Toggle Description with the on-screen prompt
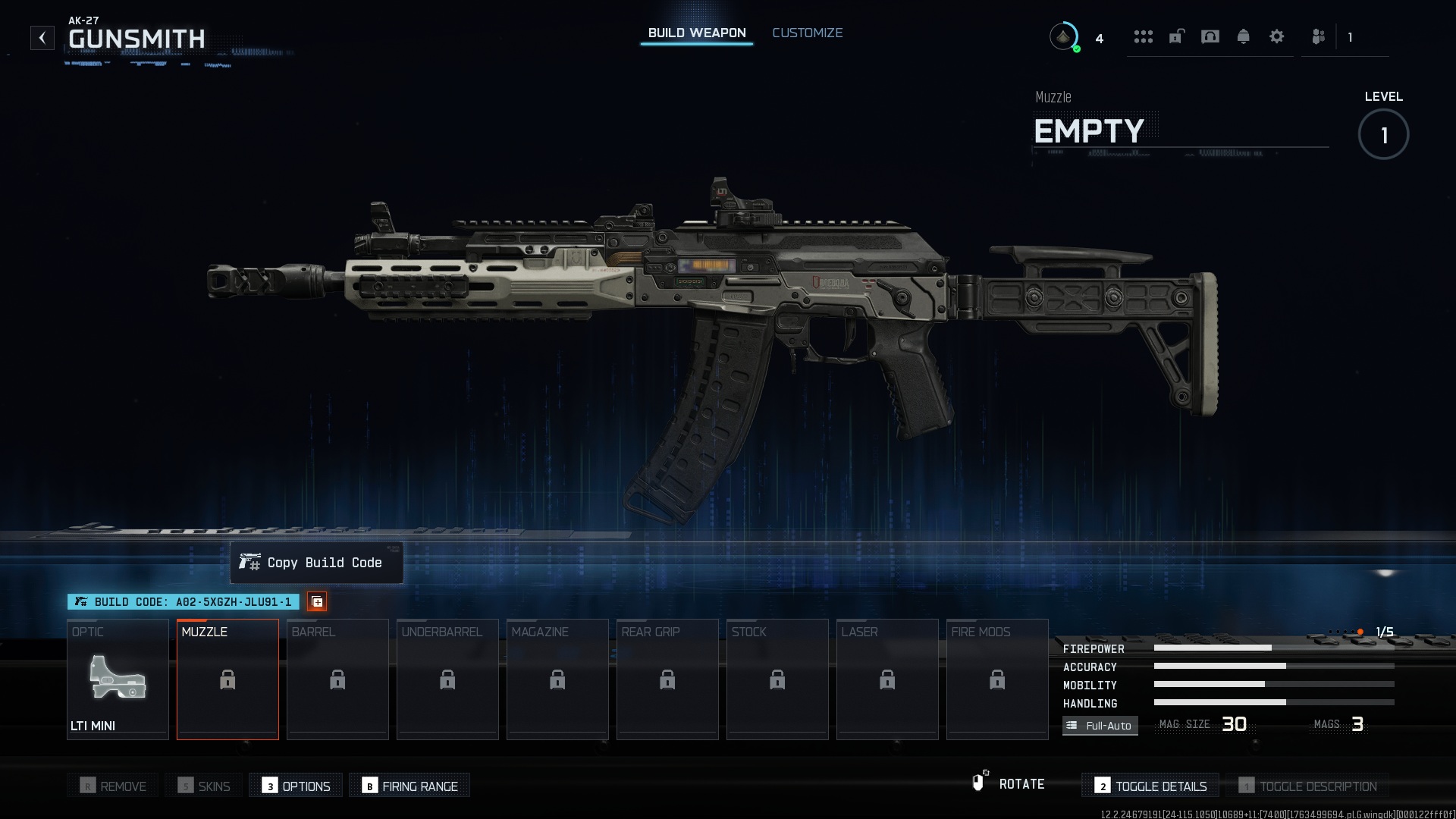This screenshot has height=819, width=1456. pos(1310,786)
